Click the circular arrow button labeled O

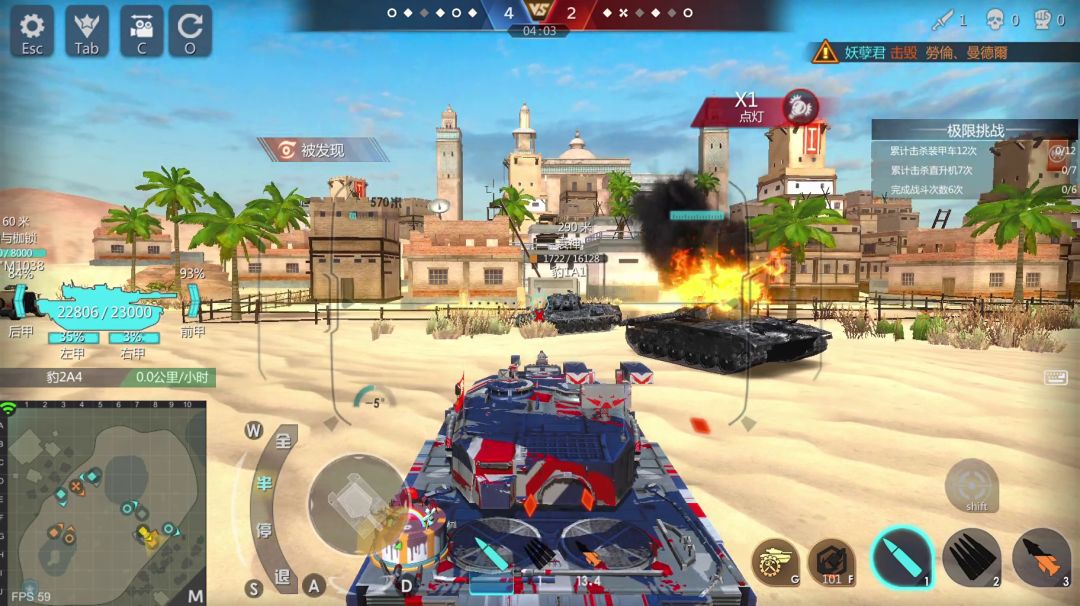(190, 31)
